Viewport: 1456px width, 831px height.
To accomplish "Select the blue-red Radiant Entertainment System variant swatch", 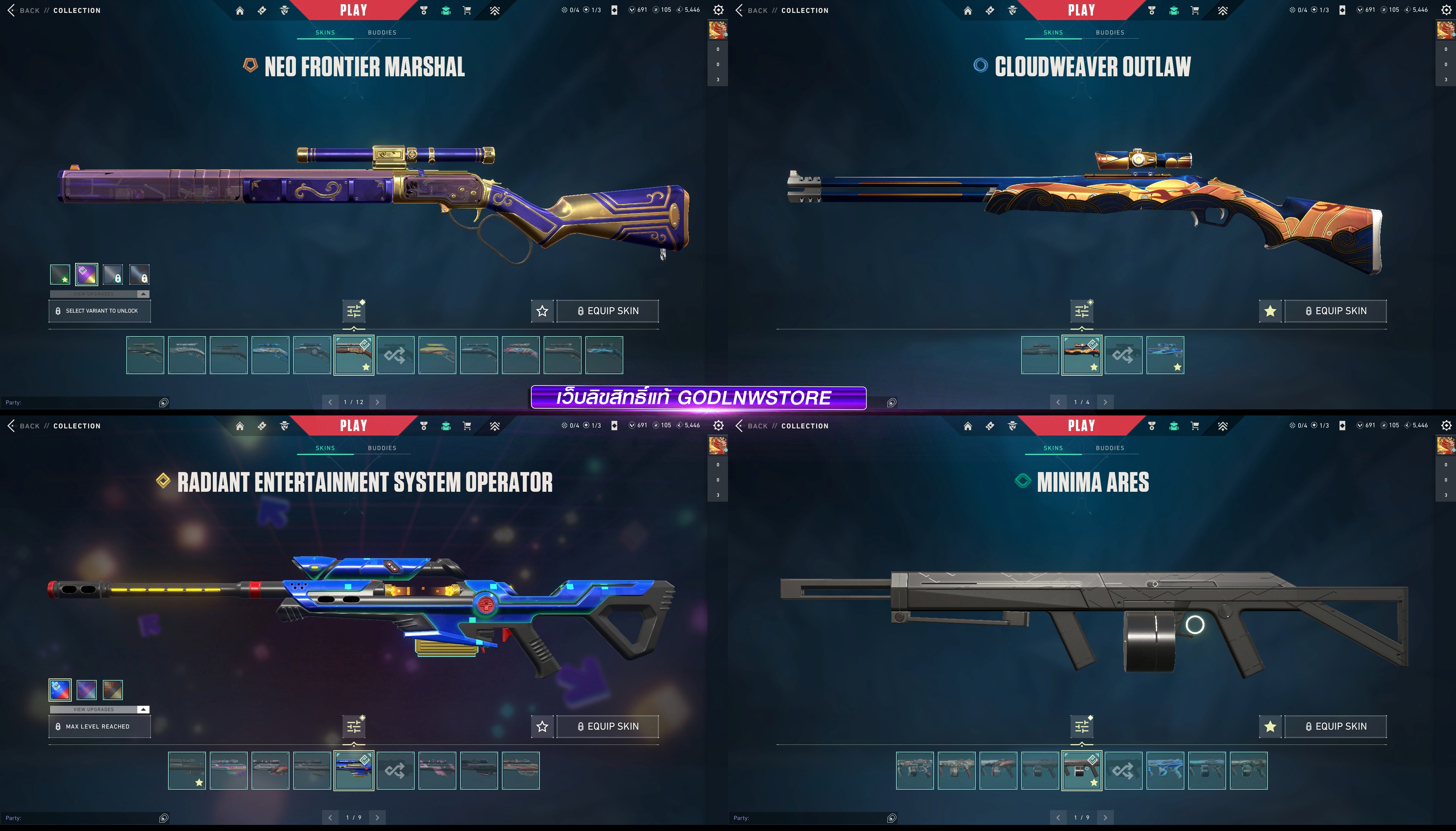I will tap(60, 690).
